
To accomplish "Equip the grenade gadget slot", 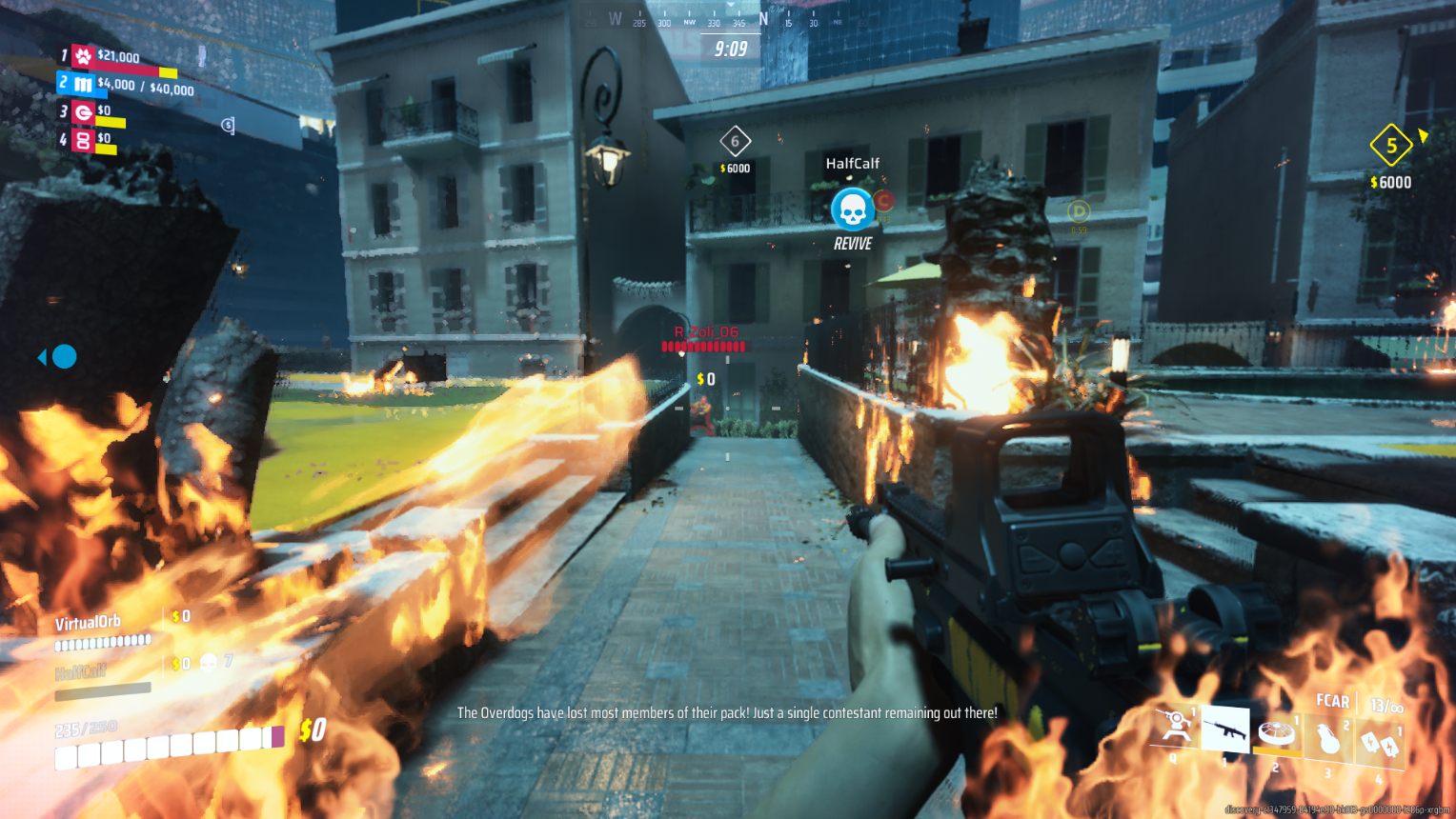I will click(1327, 738).
